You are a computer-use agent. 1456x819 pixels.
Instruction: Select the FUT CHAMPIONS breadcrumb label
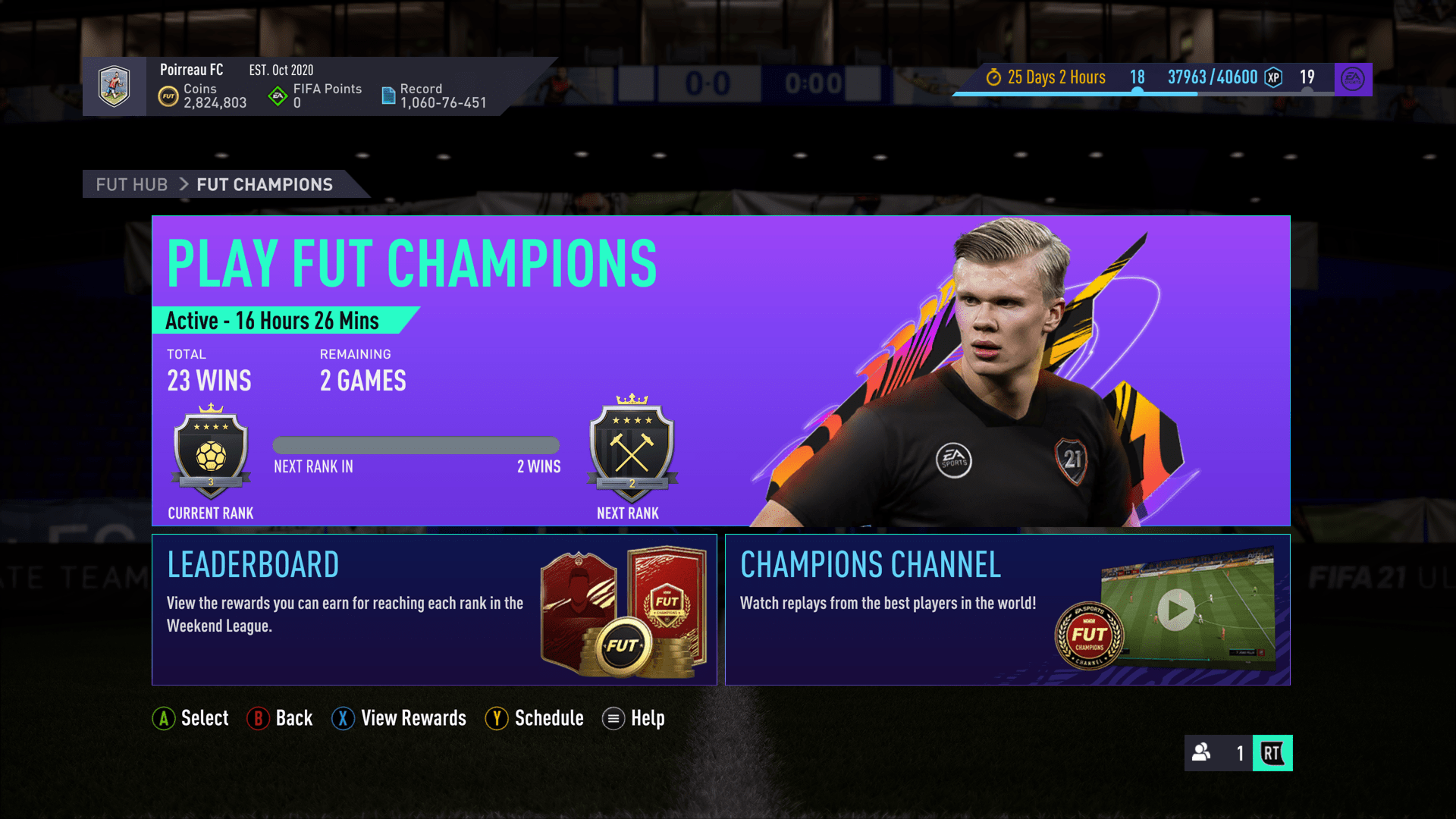tap(264, 184)
